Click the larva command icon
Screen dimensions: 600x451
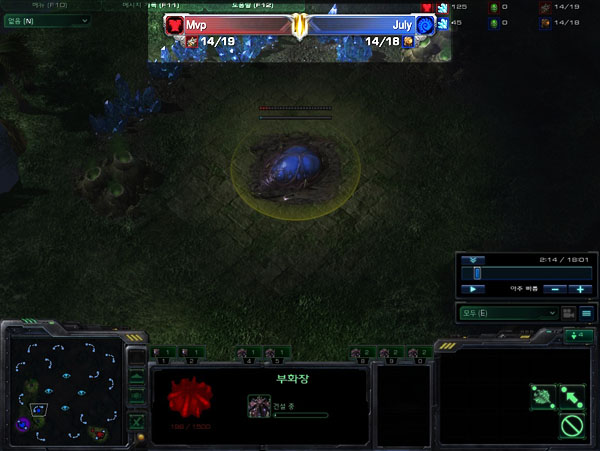[543, 394]
